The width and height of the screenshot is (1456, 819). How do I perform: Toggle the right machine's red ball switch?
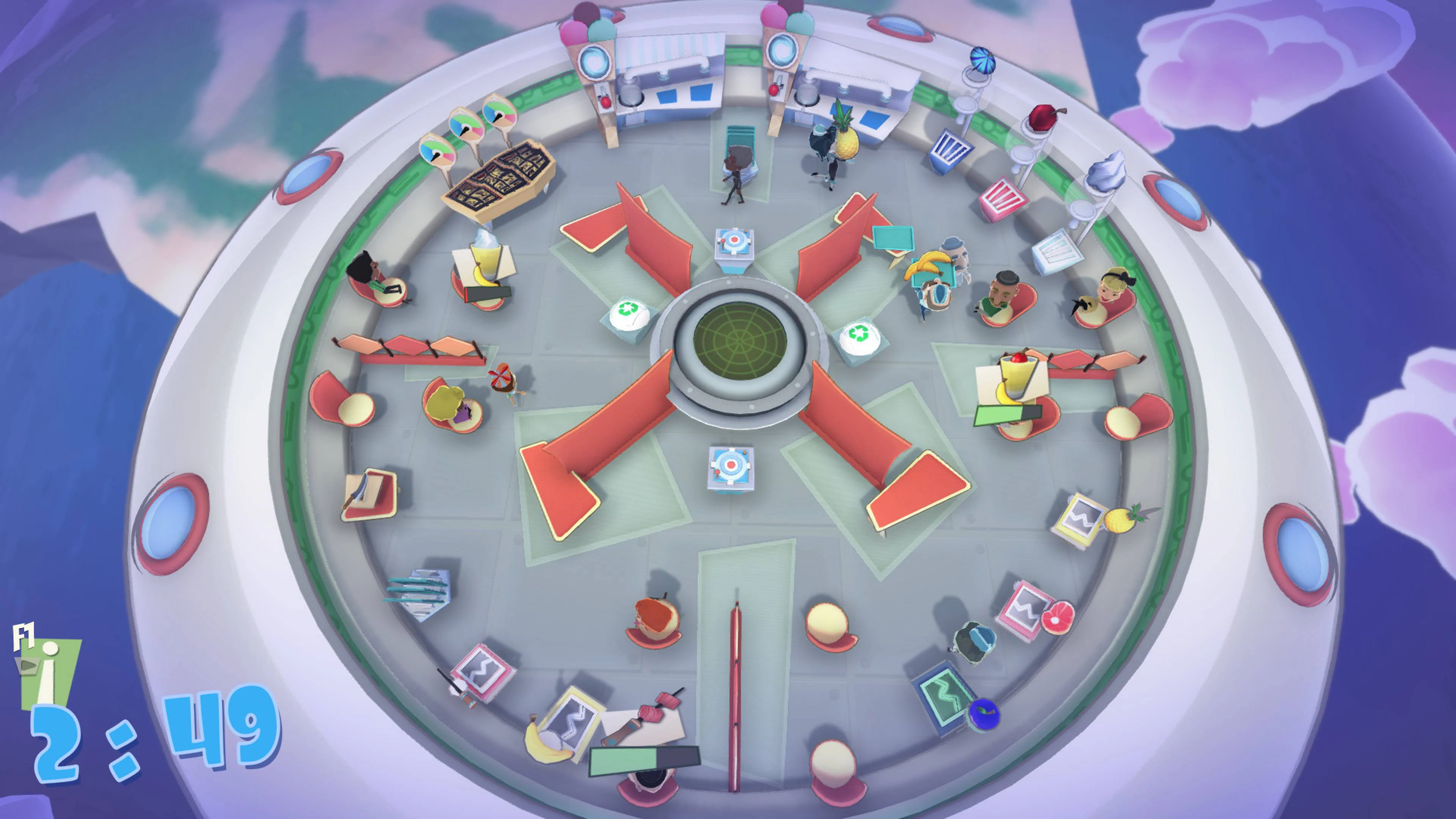(x=774, y=91)
